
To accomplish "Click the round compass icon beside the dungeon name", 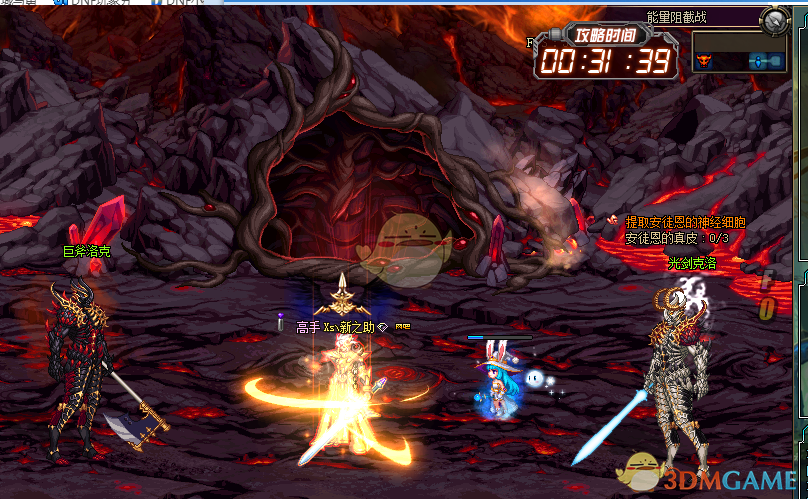I will (x=774, y=18).
